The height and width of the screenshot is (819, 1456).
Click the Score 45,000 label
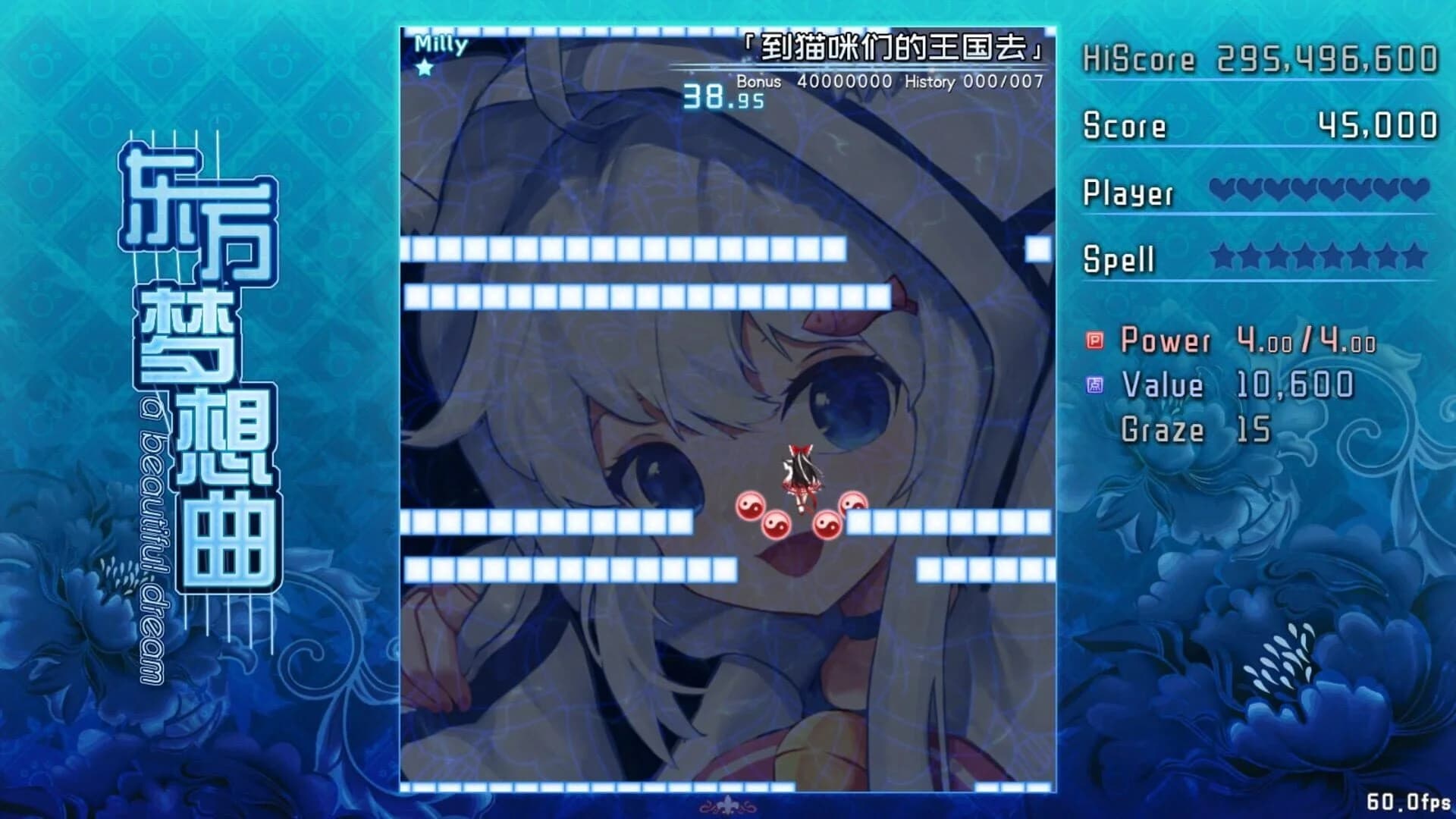point(1122,126)
